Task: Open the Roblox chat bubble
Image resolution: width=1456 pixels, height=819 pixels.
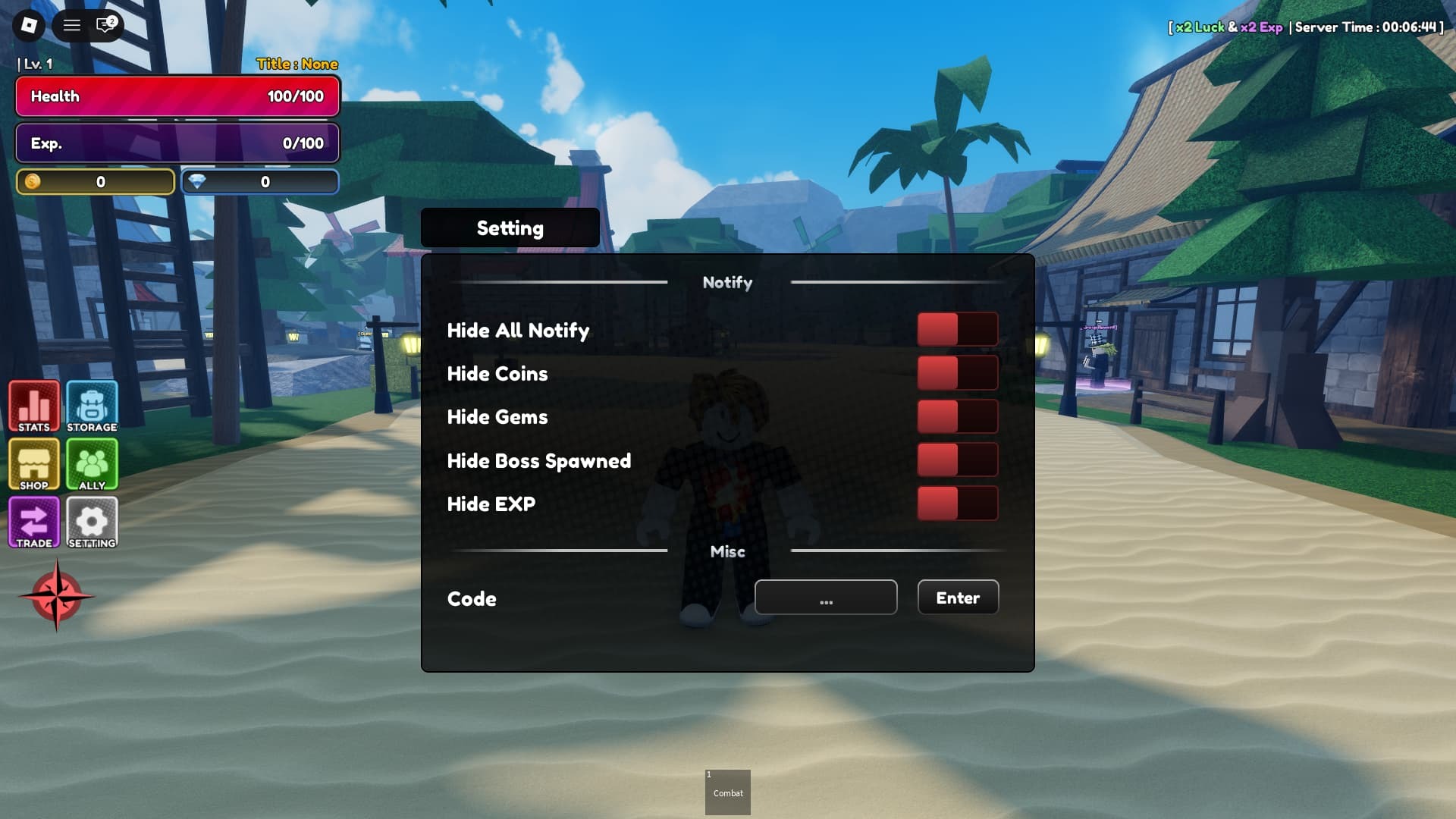Action: [104, 25]
